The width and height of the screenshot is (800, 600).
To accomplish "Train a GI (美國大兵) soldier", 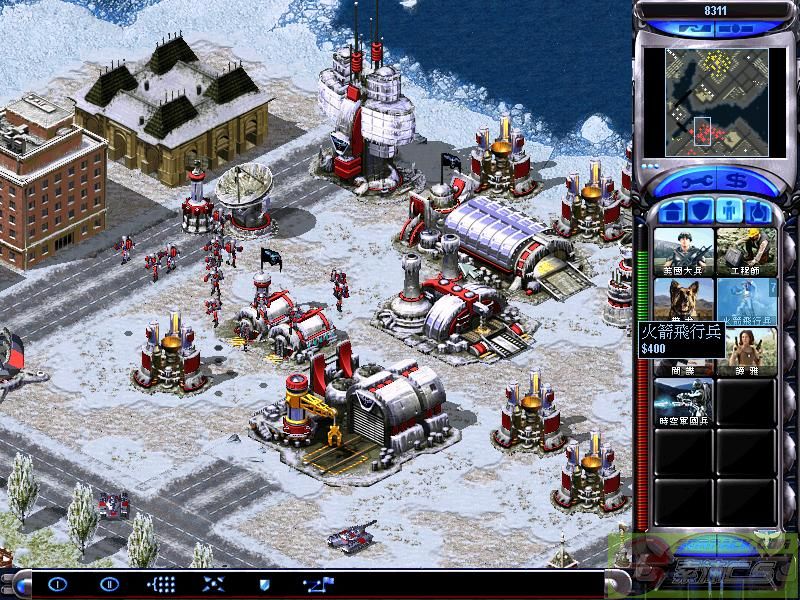I will [683, 251].
